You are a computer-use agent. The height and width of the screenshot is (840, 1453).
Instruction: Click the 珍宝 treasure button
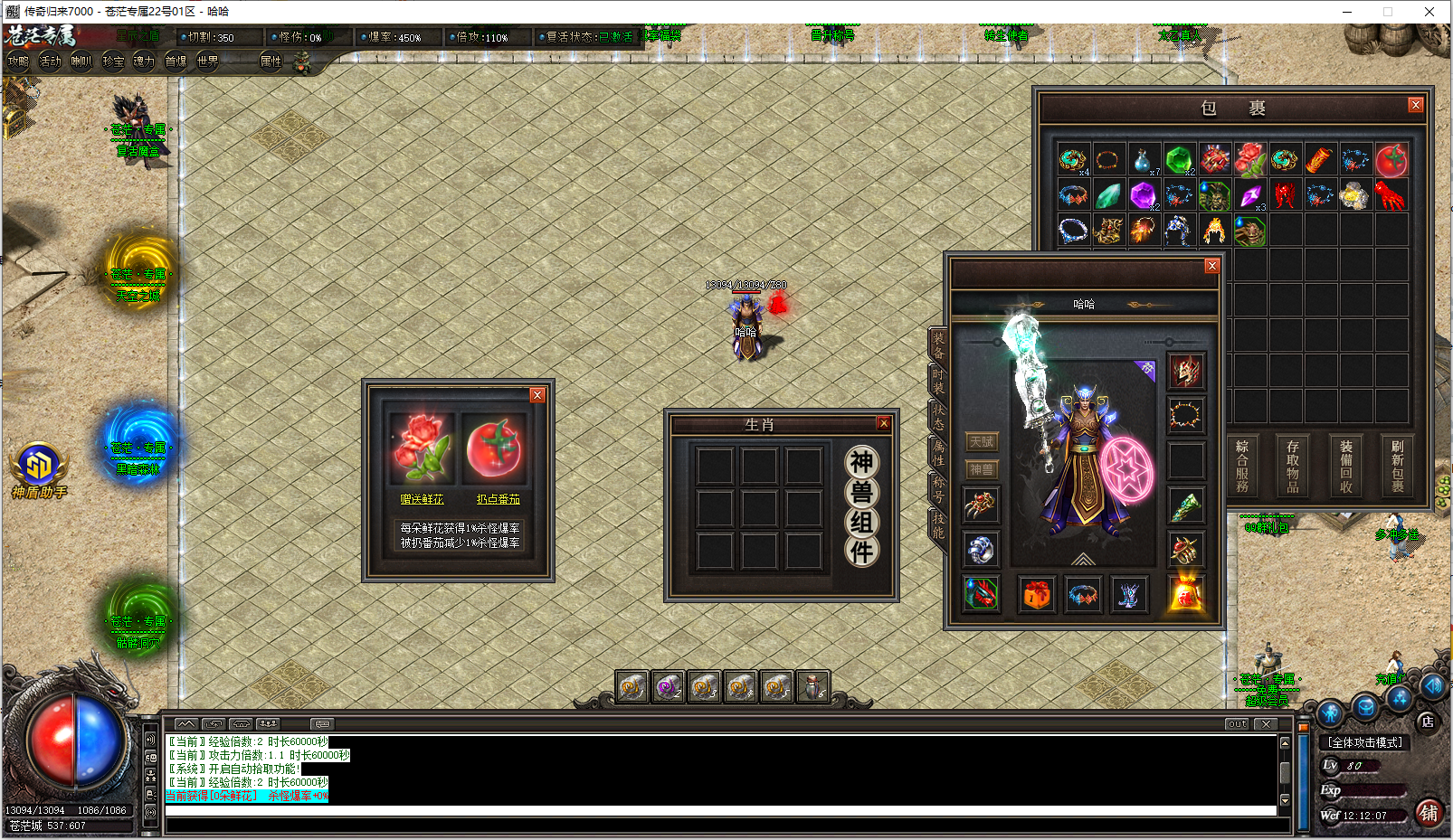113,61
